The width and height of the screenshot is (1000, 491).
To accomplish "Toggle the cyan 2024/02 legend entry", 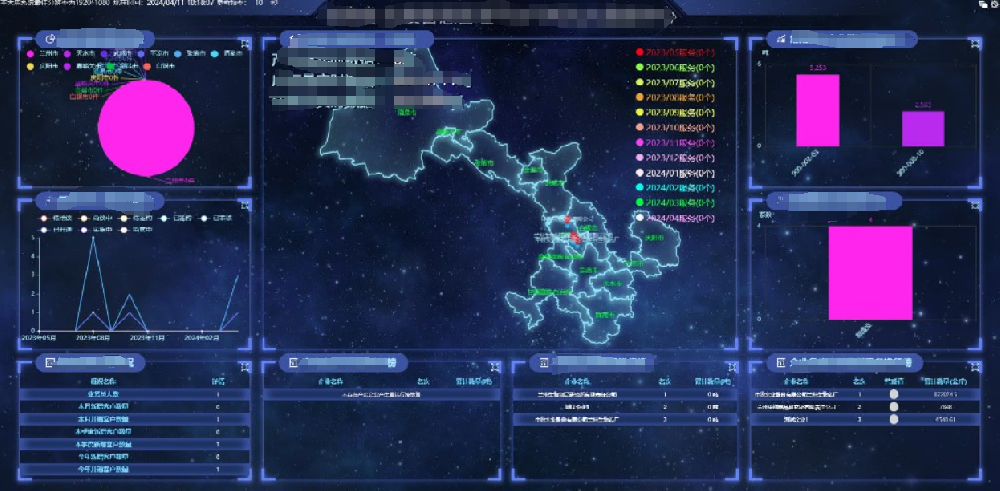I will (677, 187).
